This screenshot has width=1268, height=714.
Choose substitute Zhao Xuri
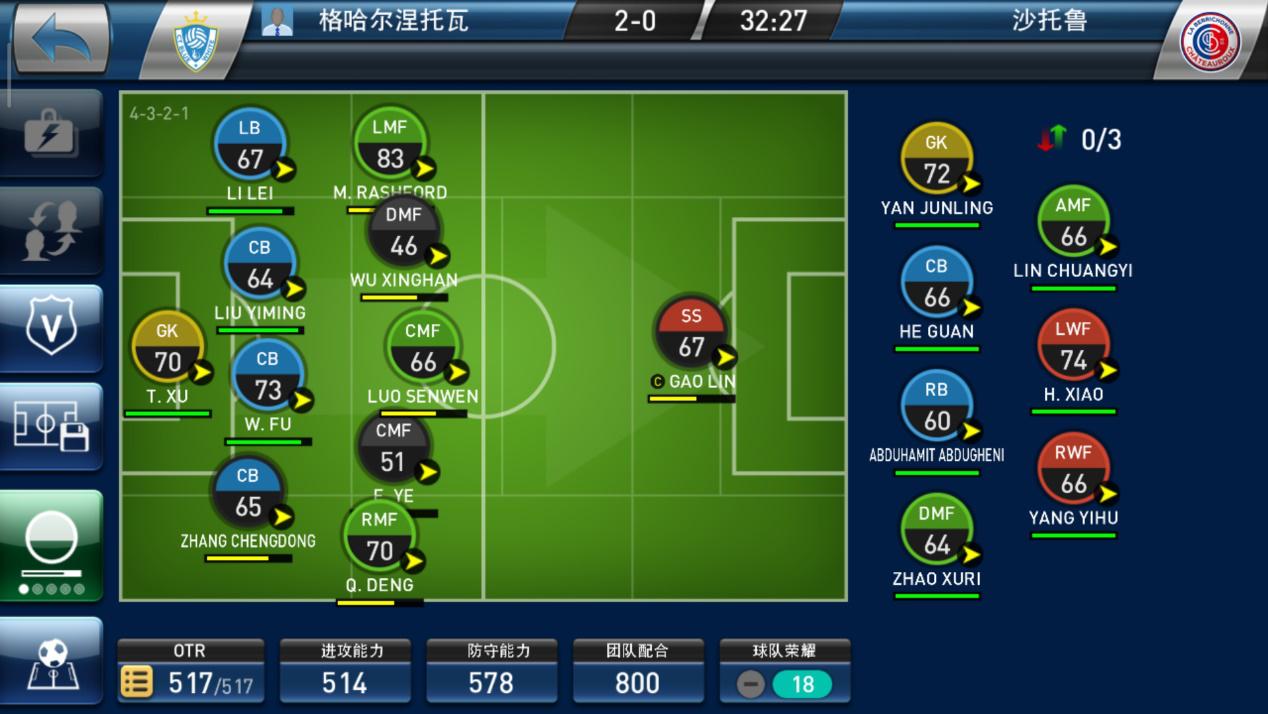point(937,533)
